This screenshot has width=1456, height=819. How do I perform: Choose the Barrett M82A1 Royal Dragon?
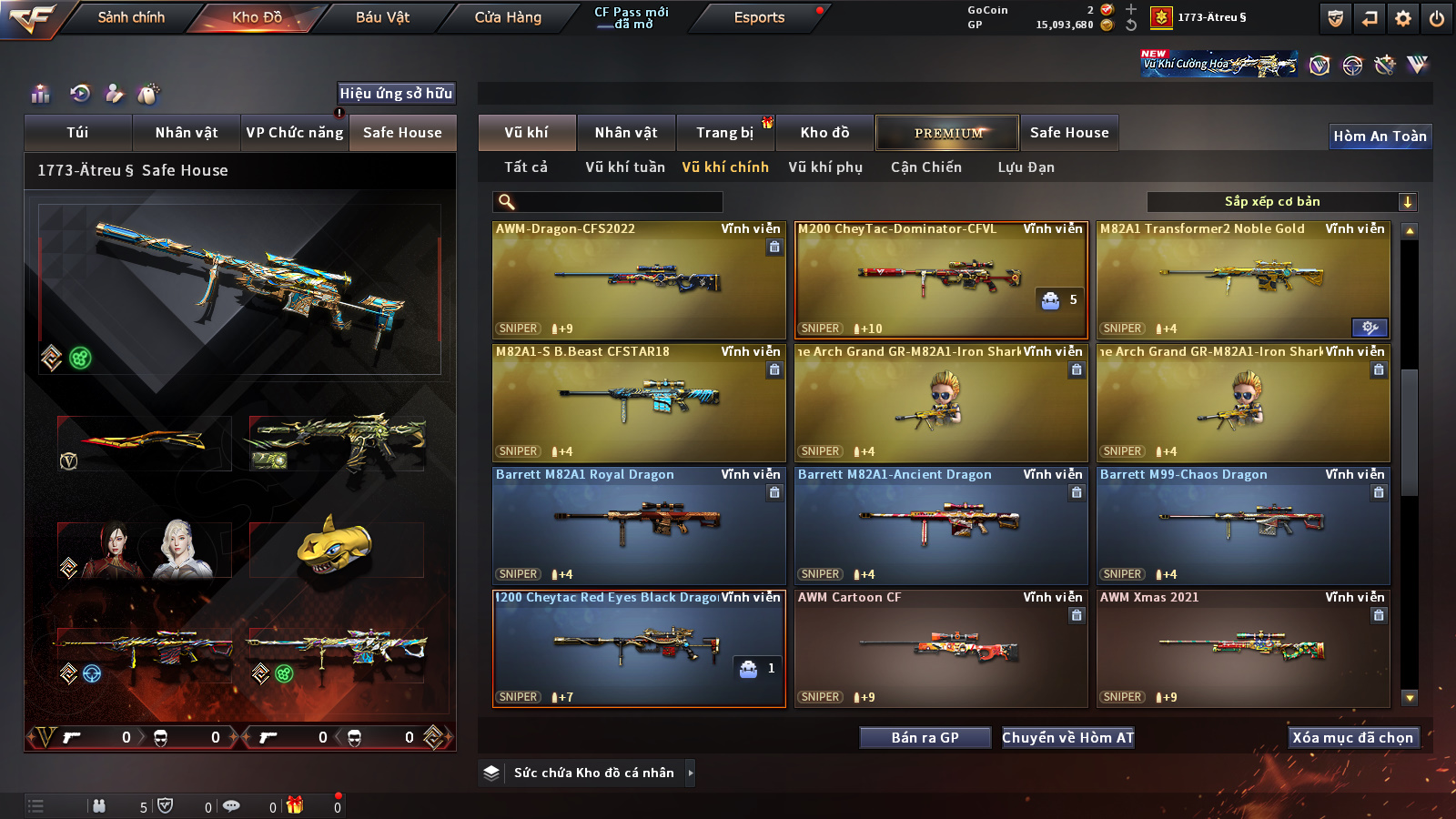point(639,526)
